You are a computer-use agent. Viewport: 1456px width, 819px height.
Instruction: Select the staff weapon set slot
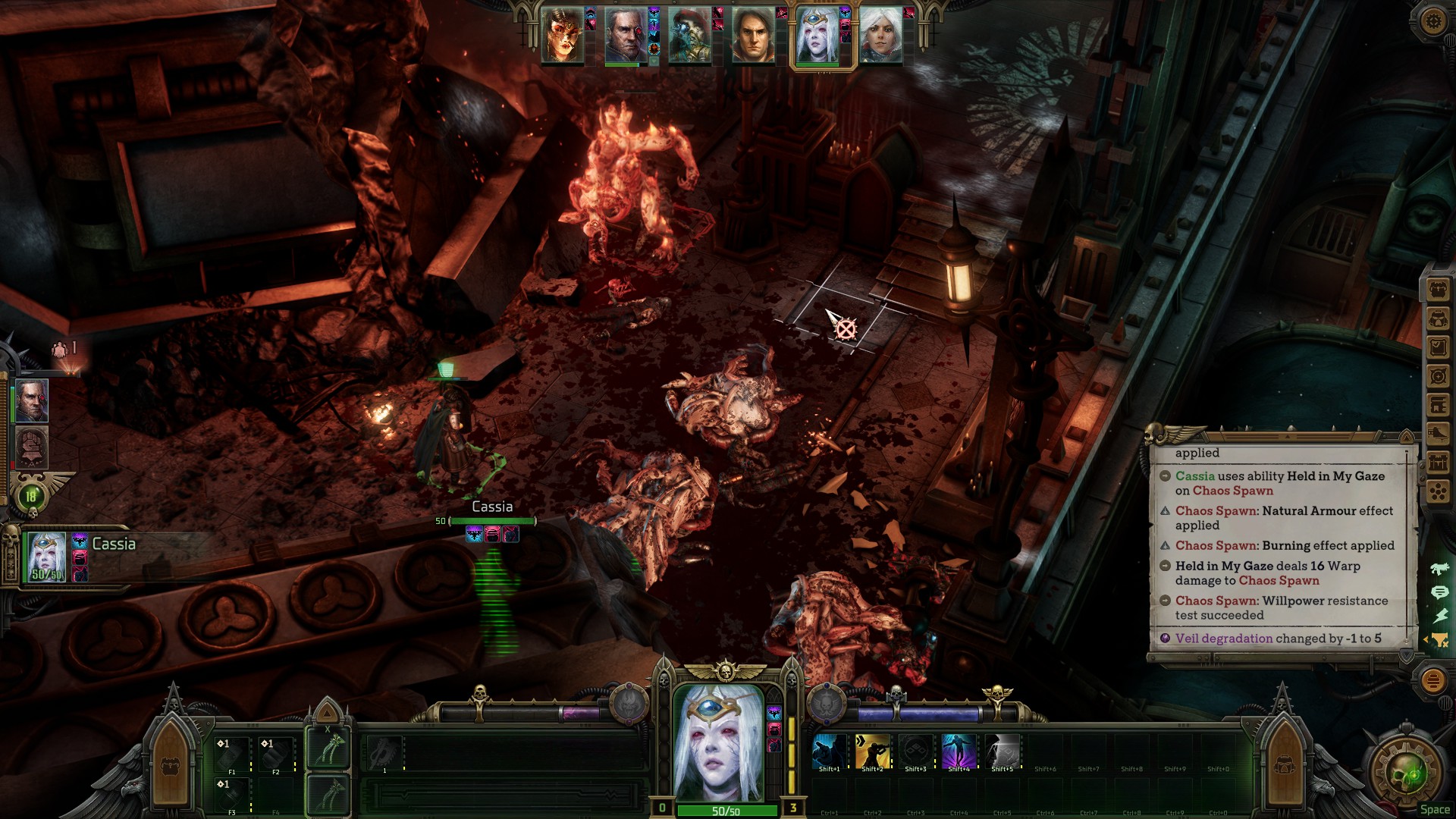click(328, 748)
